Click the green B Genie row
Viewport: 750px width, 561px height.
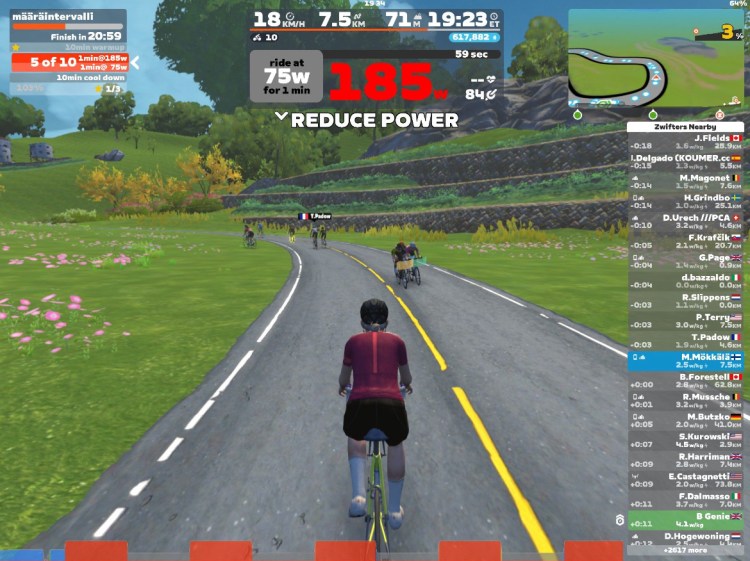[x=686, y=519]
